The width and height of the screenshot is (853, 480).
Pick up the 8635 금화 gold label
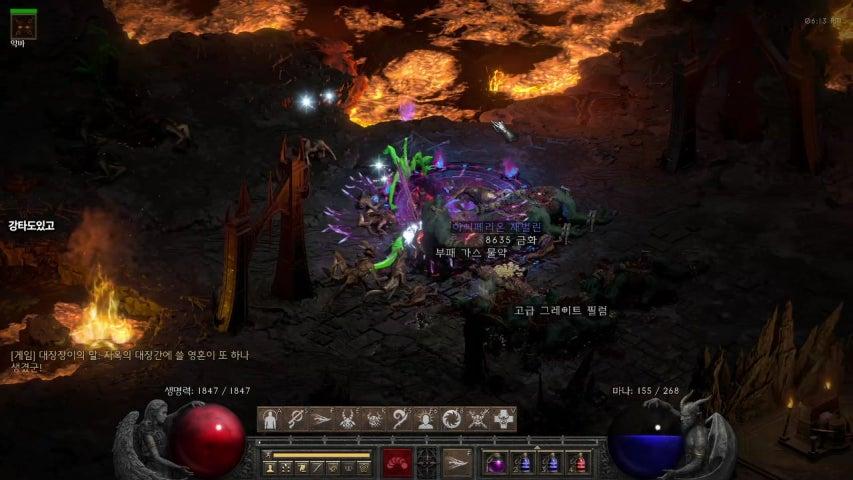coord(510,240)
